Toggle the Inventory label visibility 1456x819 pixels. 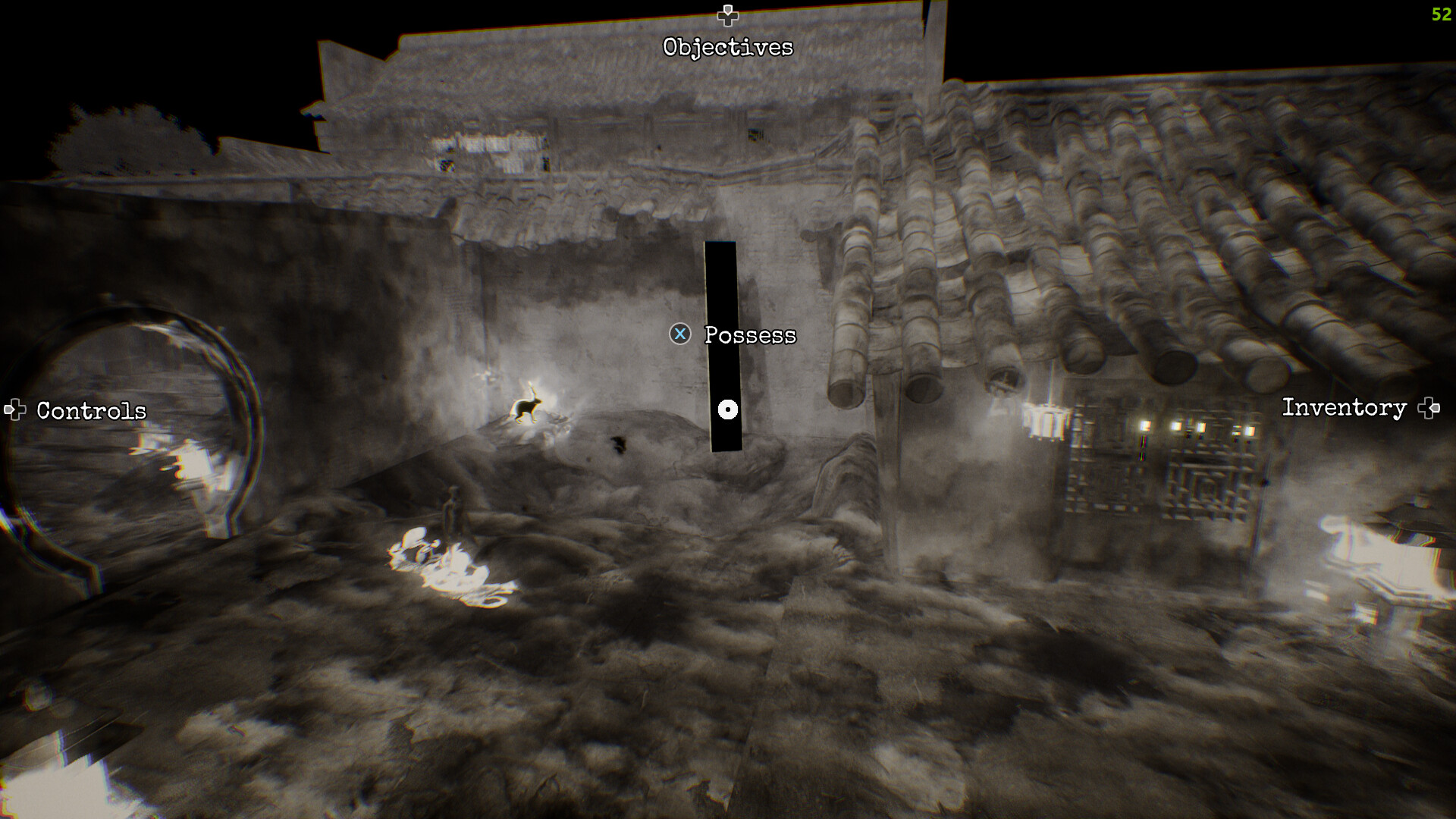click(x=1344, y=408)
